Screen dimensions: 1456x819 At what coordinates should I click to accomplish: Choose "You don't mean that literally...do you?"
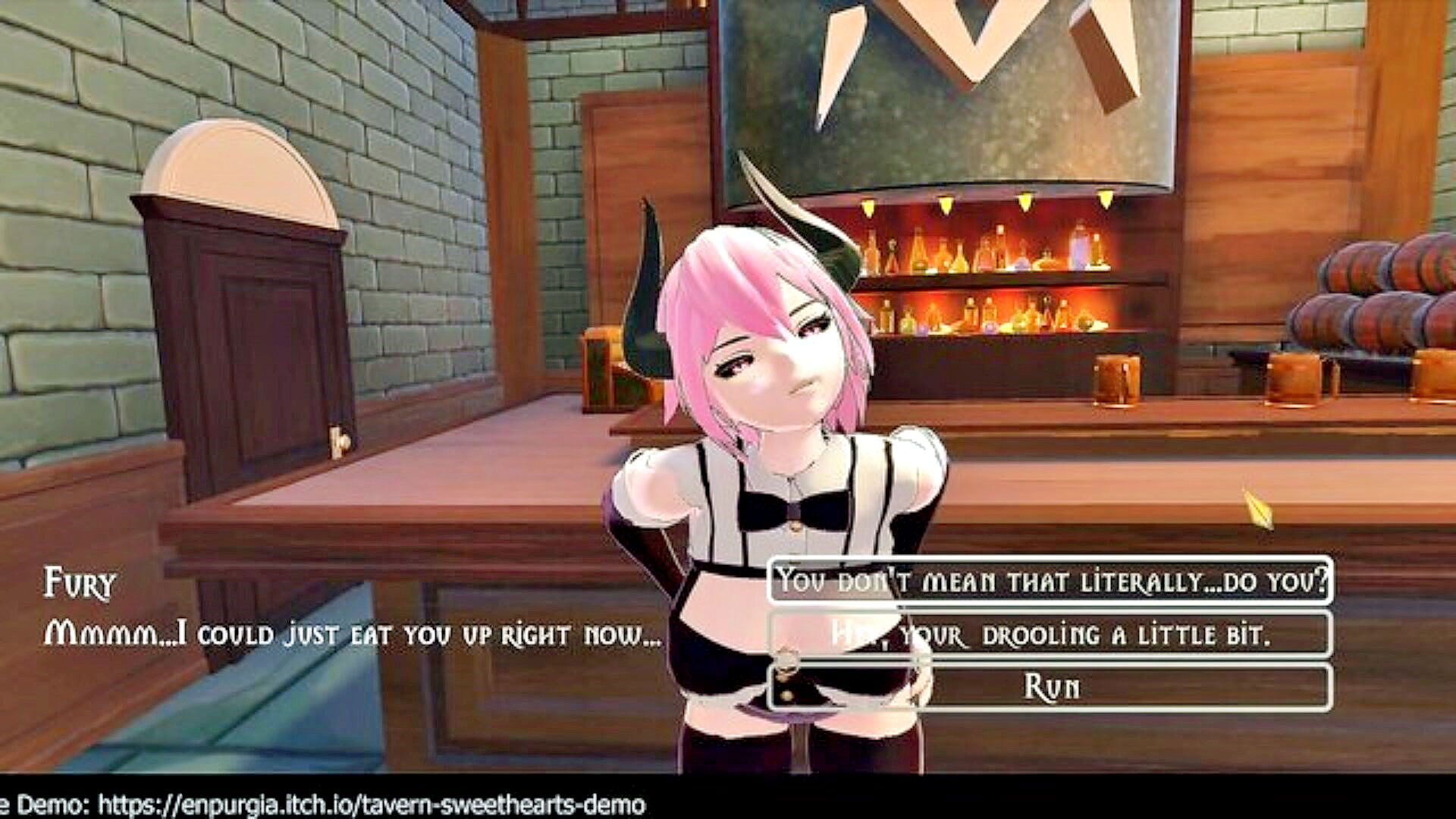(x=1050, y=581)
